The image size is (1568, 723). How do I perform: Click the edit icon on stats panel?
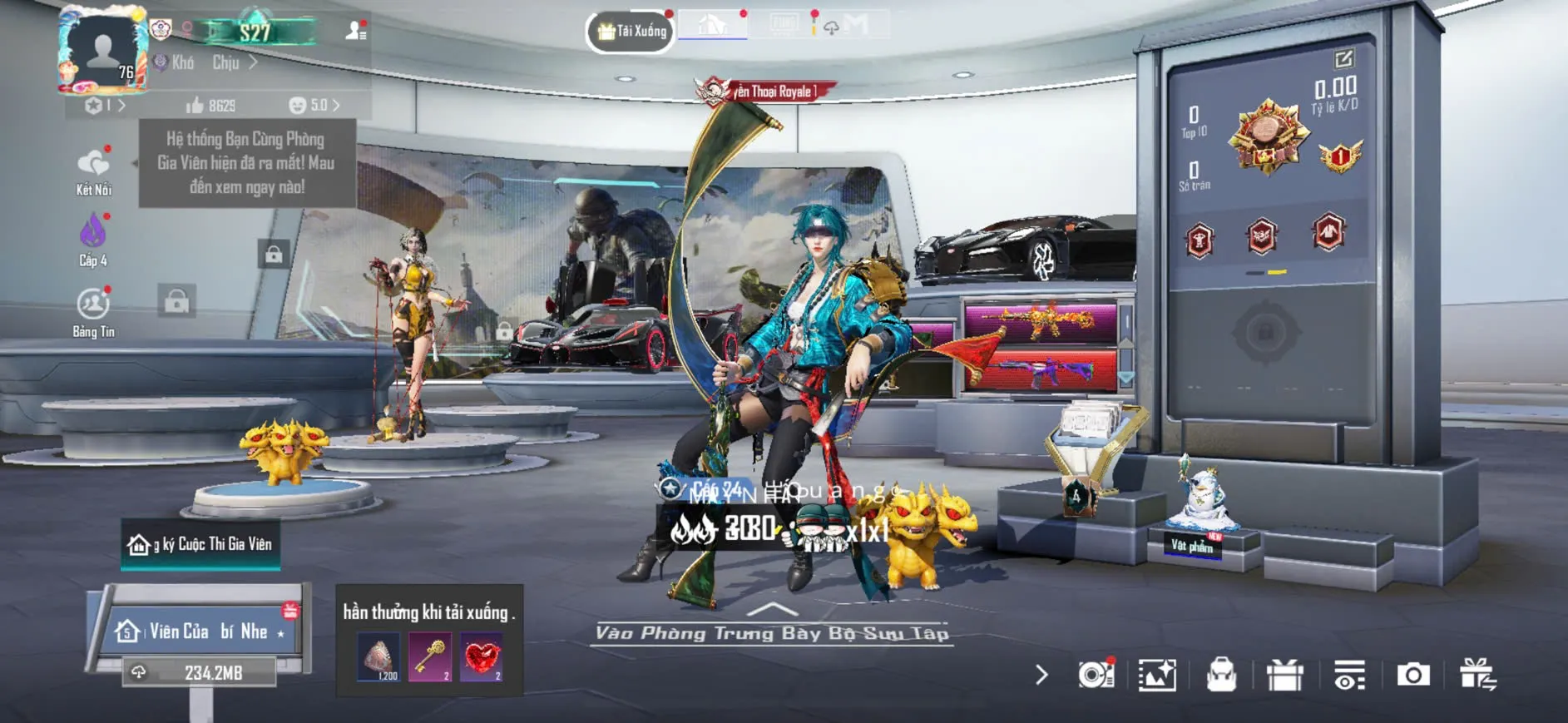[1343, 59]
